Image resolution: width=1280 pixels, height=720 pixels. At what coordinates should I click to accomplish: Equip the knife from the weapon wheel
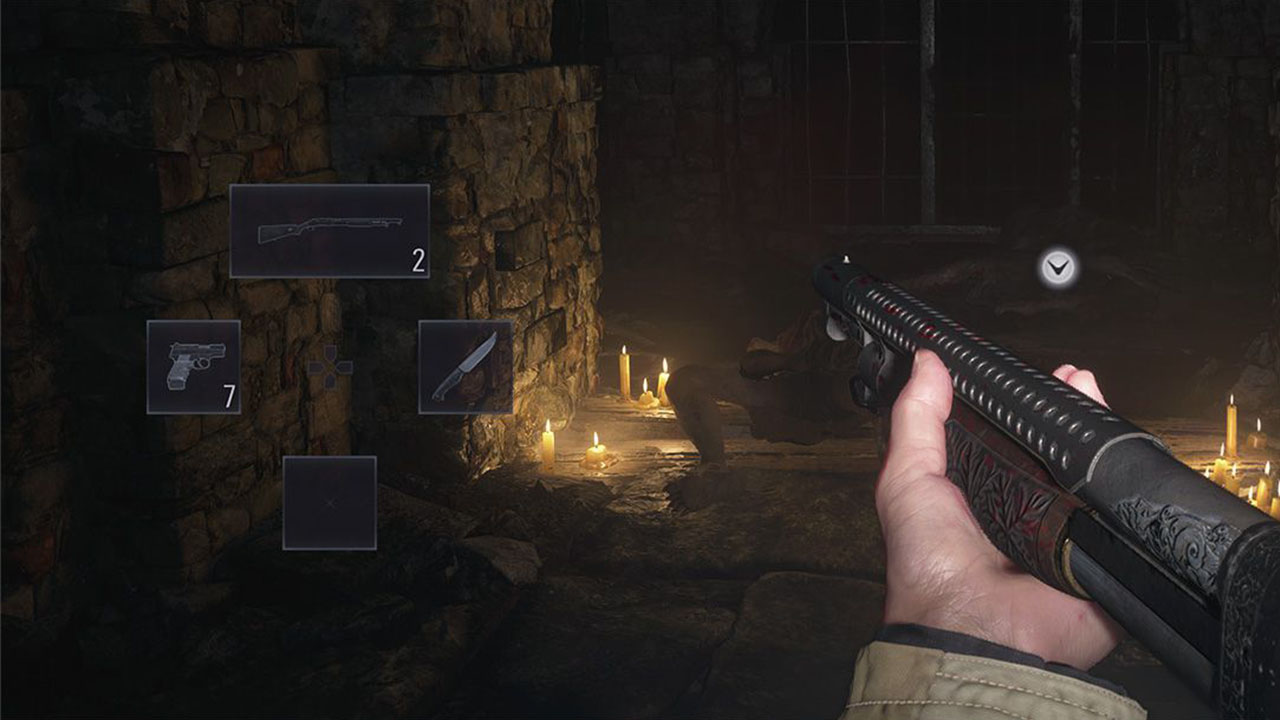point(465,367)
